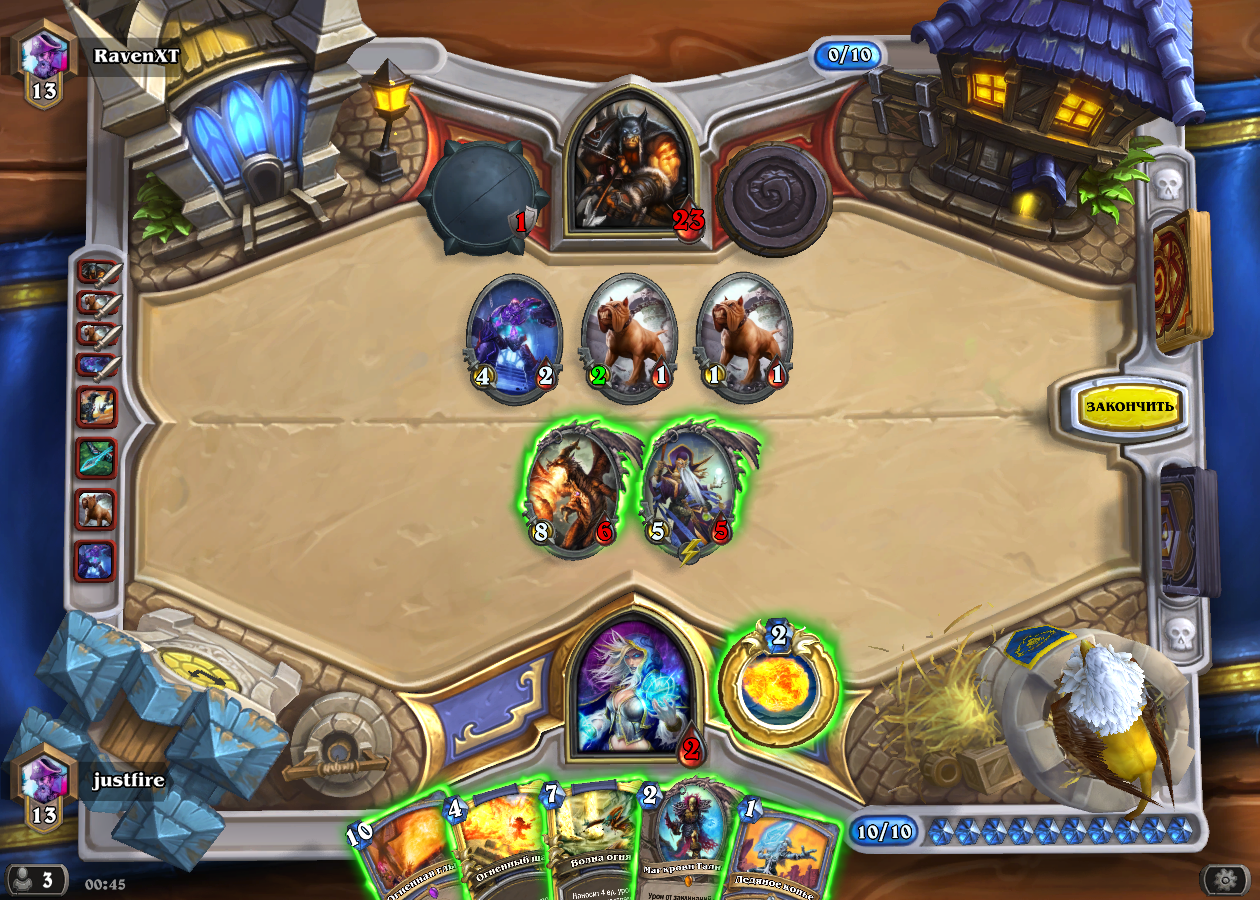Show the spectator count list

click(x=38, y=880)
